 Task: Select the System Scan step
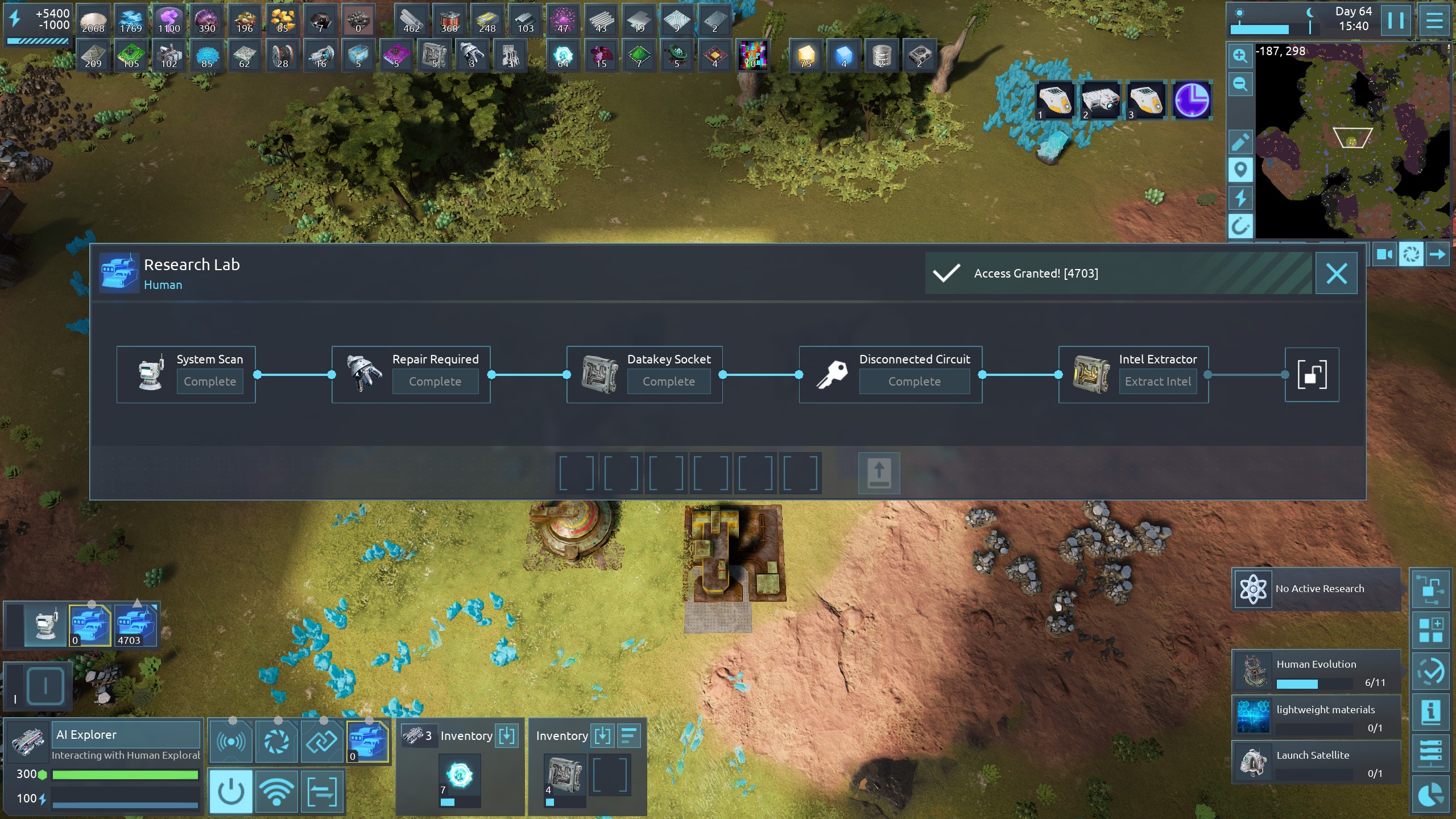point(186,375)
